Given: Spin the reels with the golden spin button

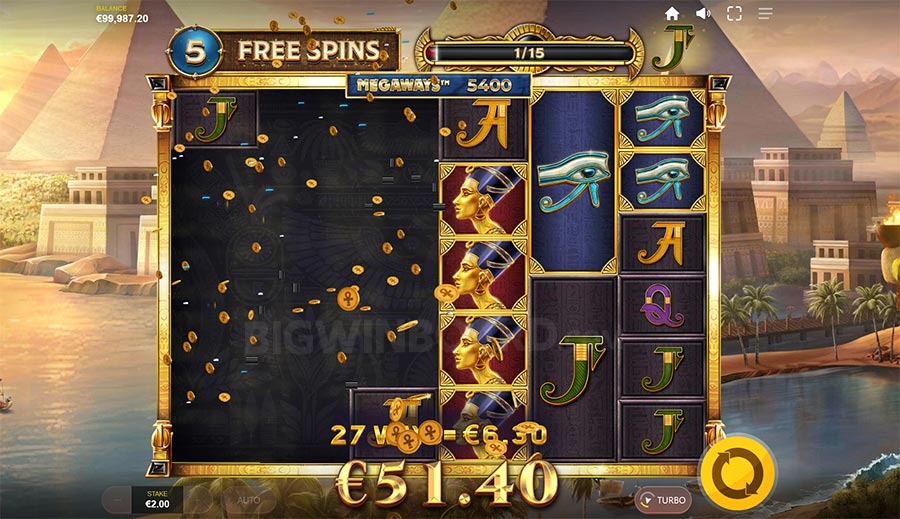Looking at the screenshot, I should click(x=735, y=471).
